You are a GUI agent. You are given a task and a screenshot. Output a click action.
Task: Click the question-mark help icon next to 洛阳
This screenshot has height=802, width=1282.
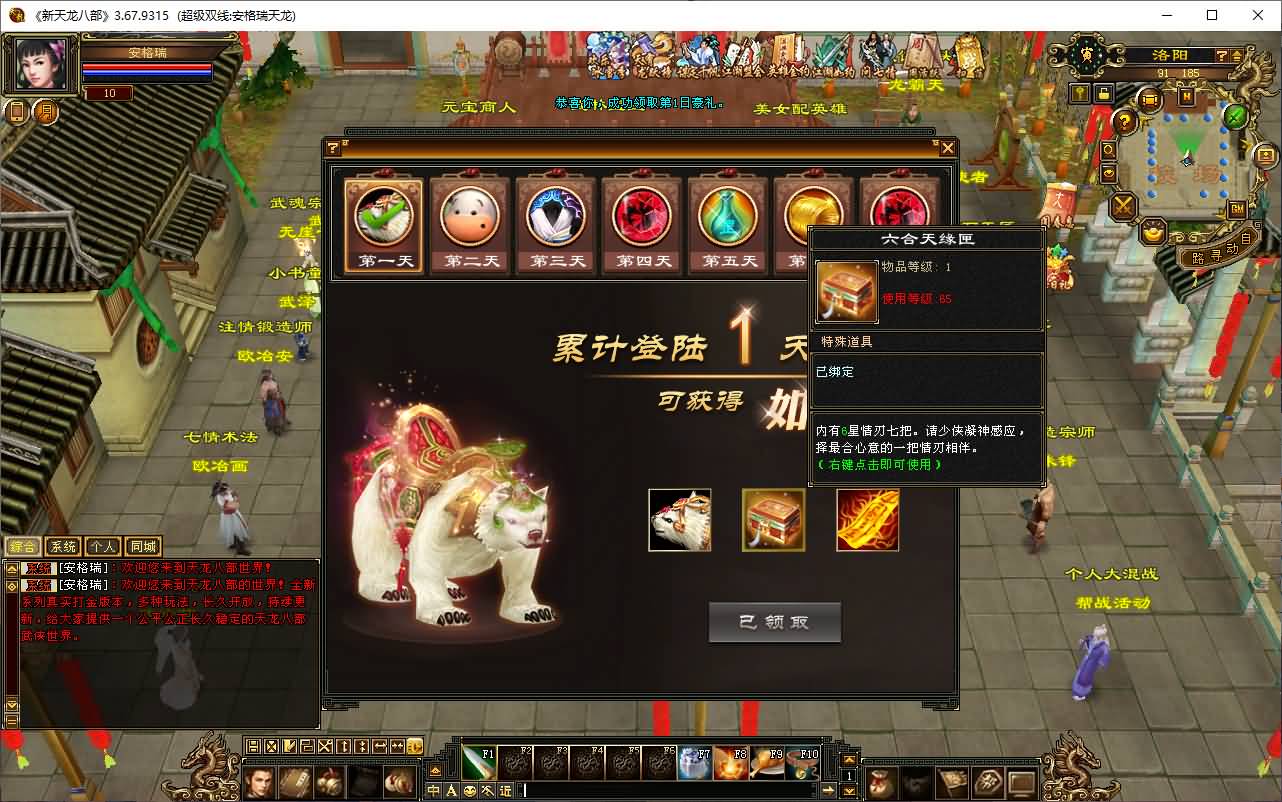(x=1222, y=56)
